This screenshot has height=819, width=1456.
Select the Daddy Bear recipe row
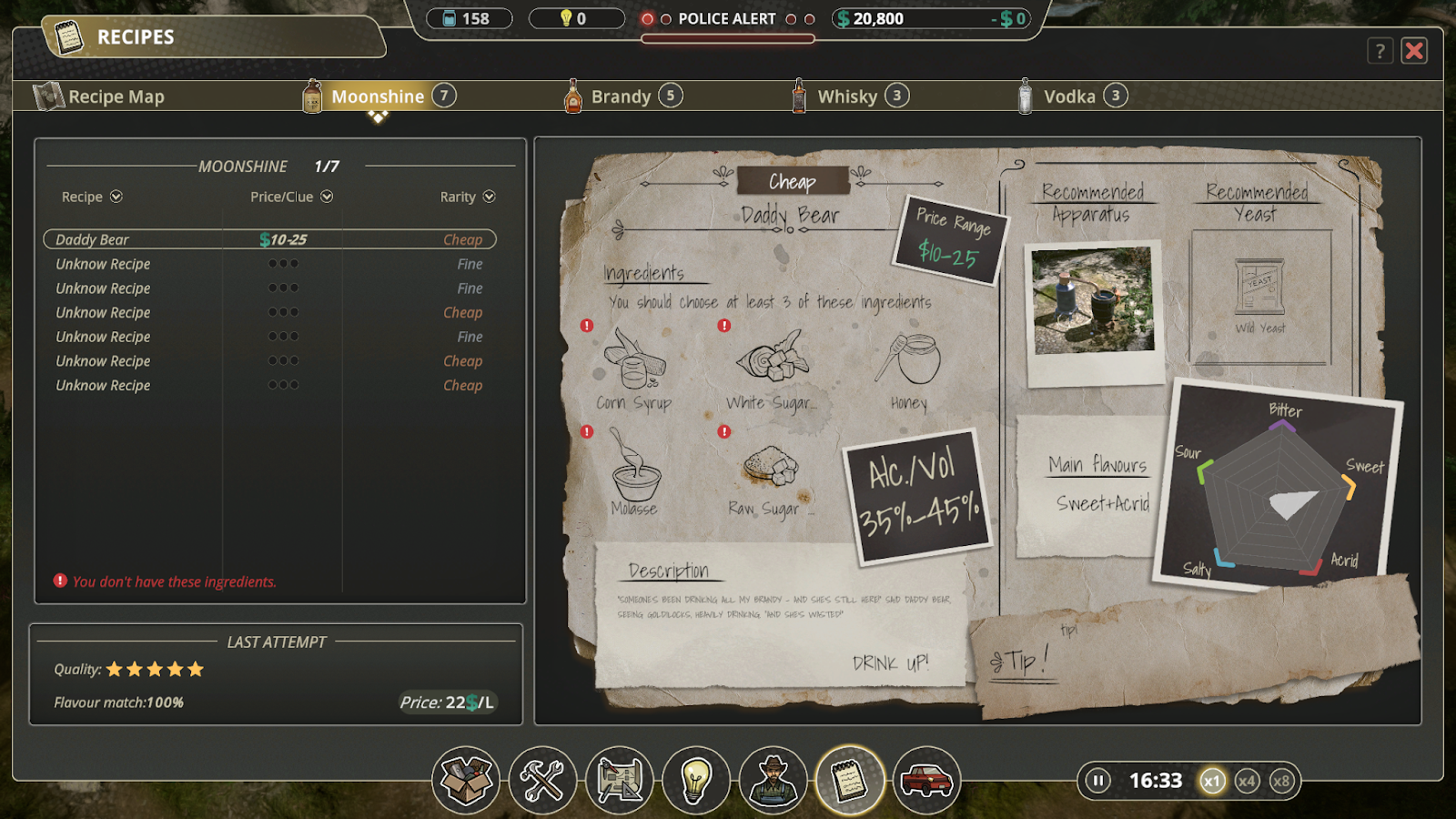pyautogui.click(x=269, y=239)
